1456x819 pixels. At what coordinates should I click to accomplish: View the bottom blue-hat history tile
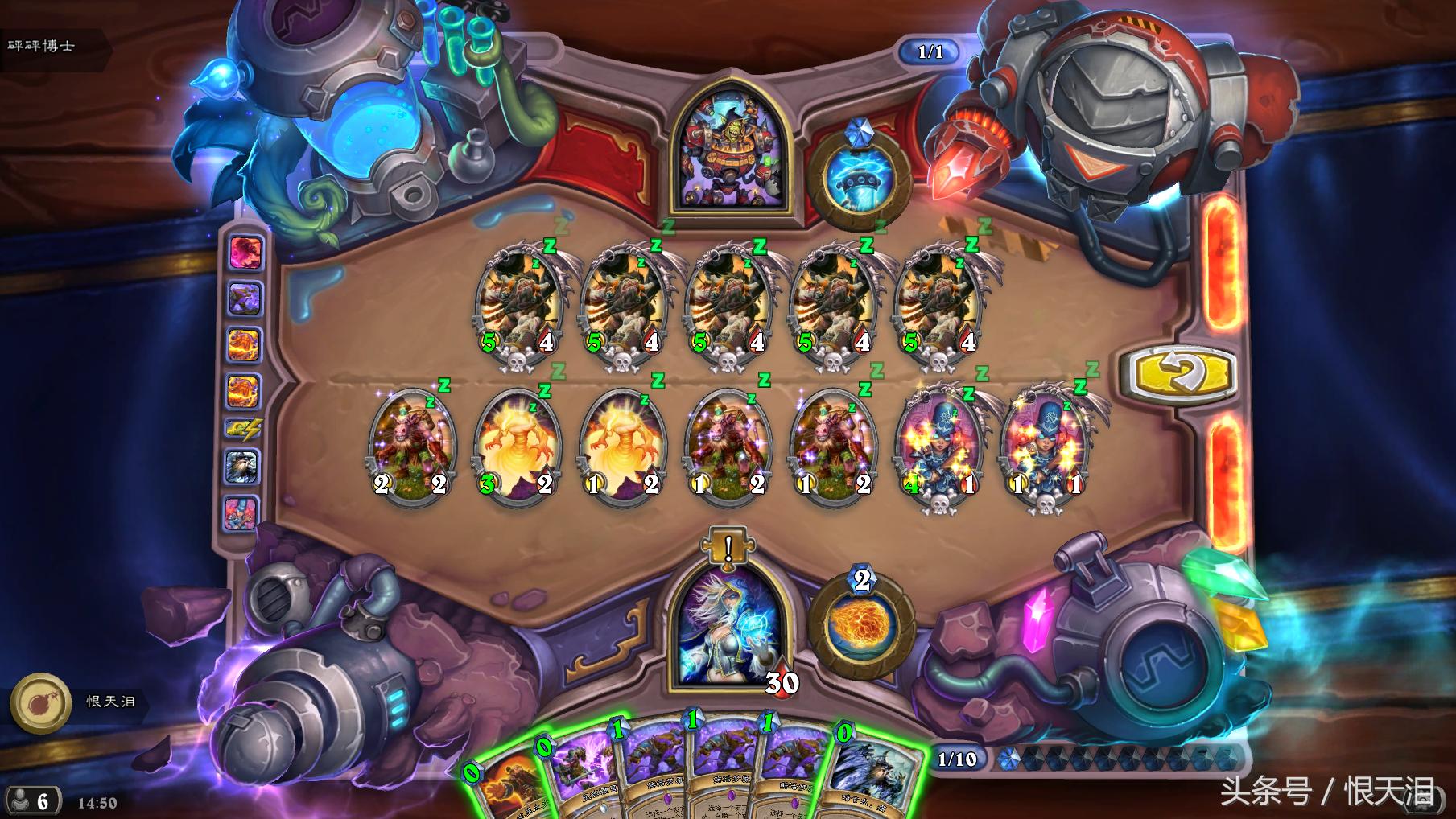point(242,512)
